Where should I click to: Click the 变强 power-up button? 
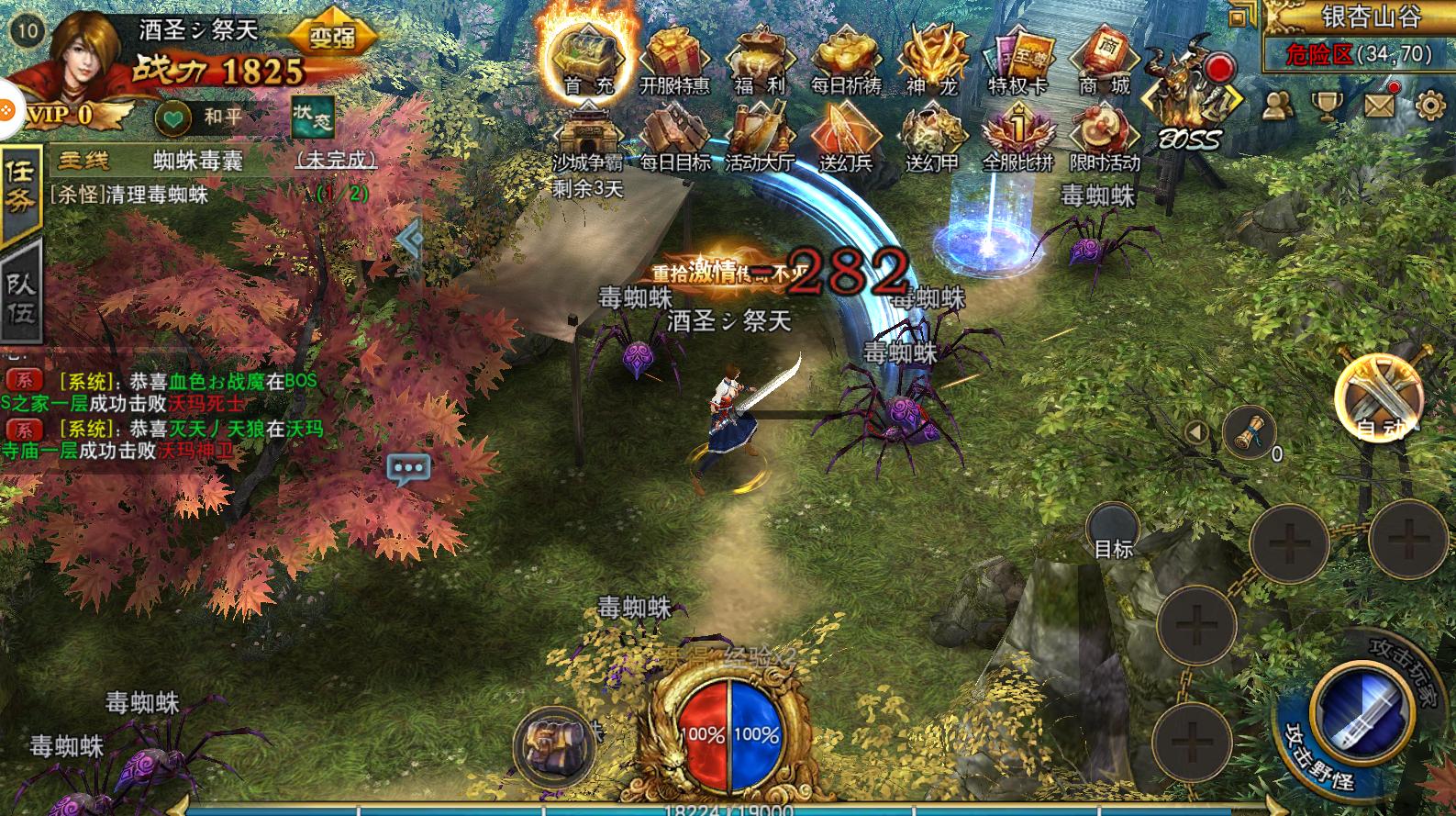coord(332,38)
